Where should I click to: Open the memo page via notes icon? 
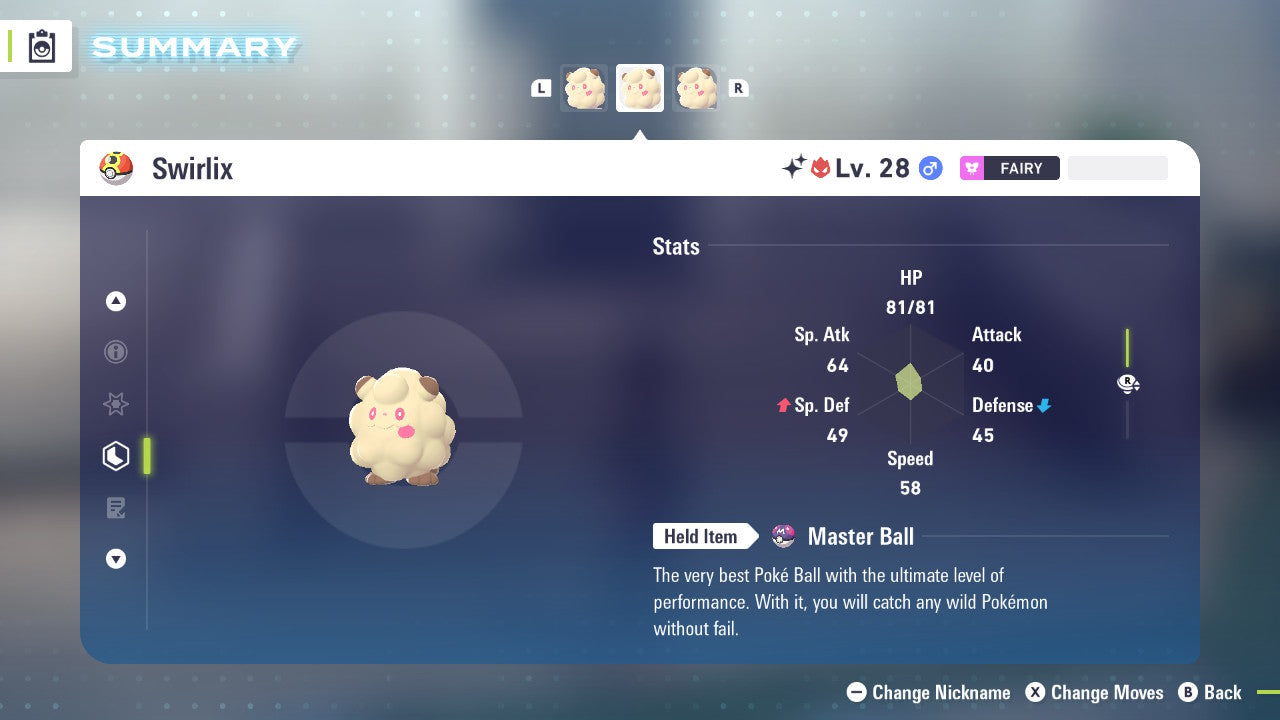coord(115,508)
